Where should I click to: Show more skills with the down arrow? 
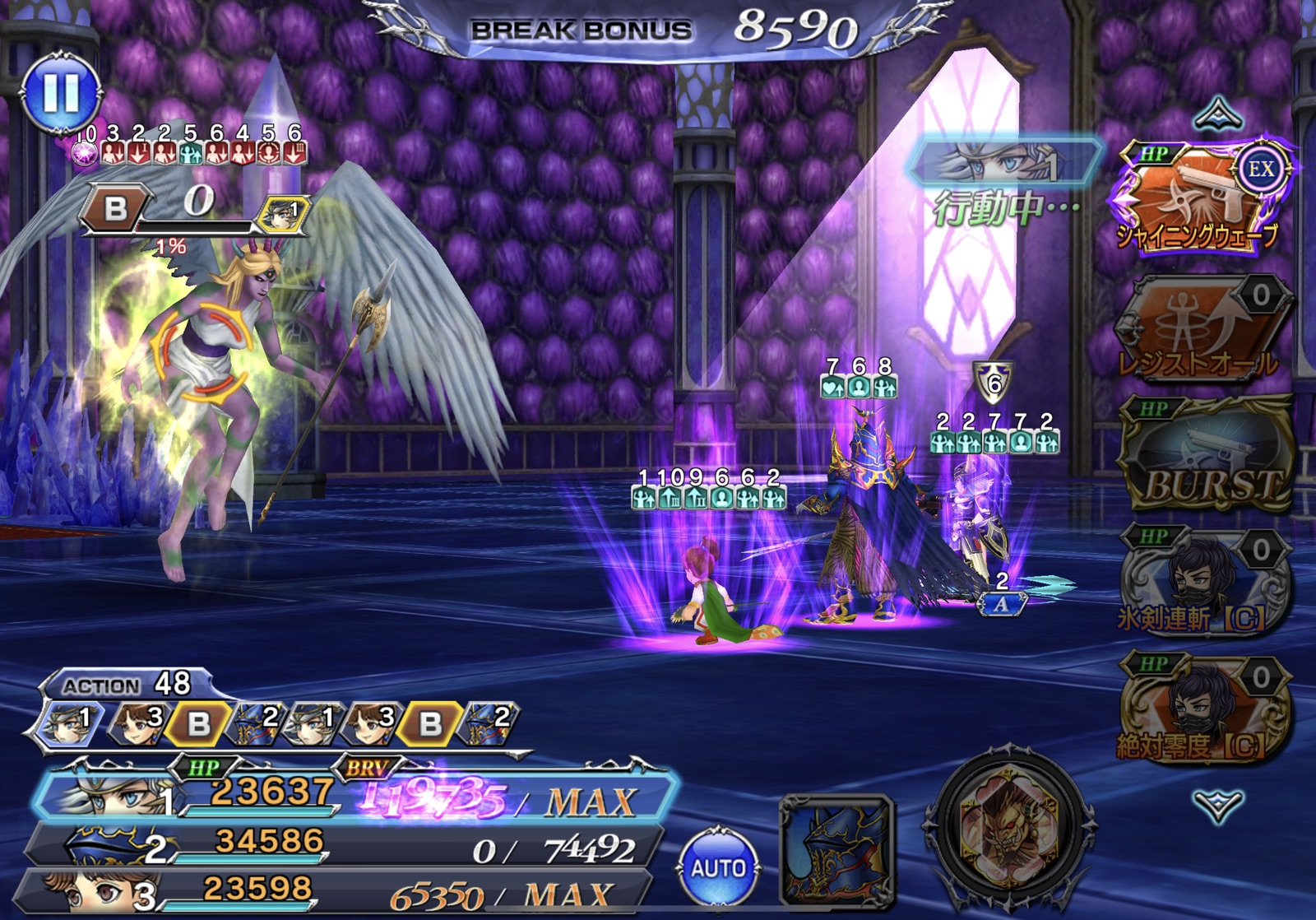1217,805
